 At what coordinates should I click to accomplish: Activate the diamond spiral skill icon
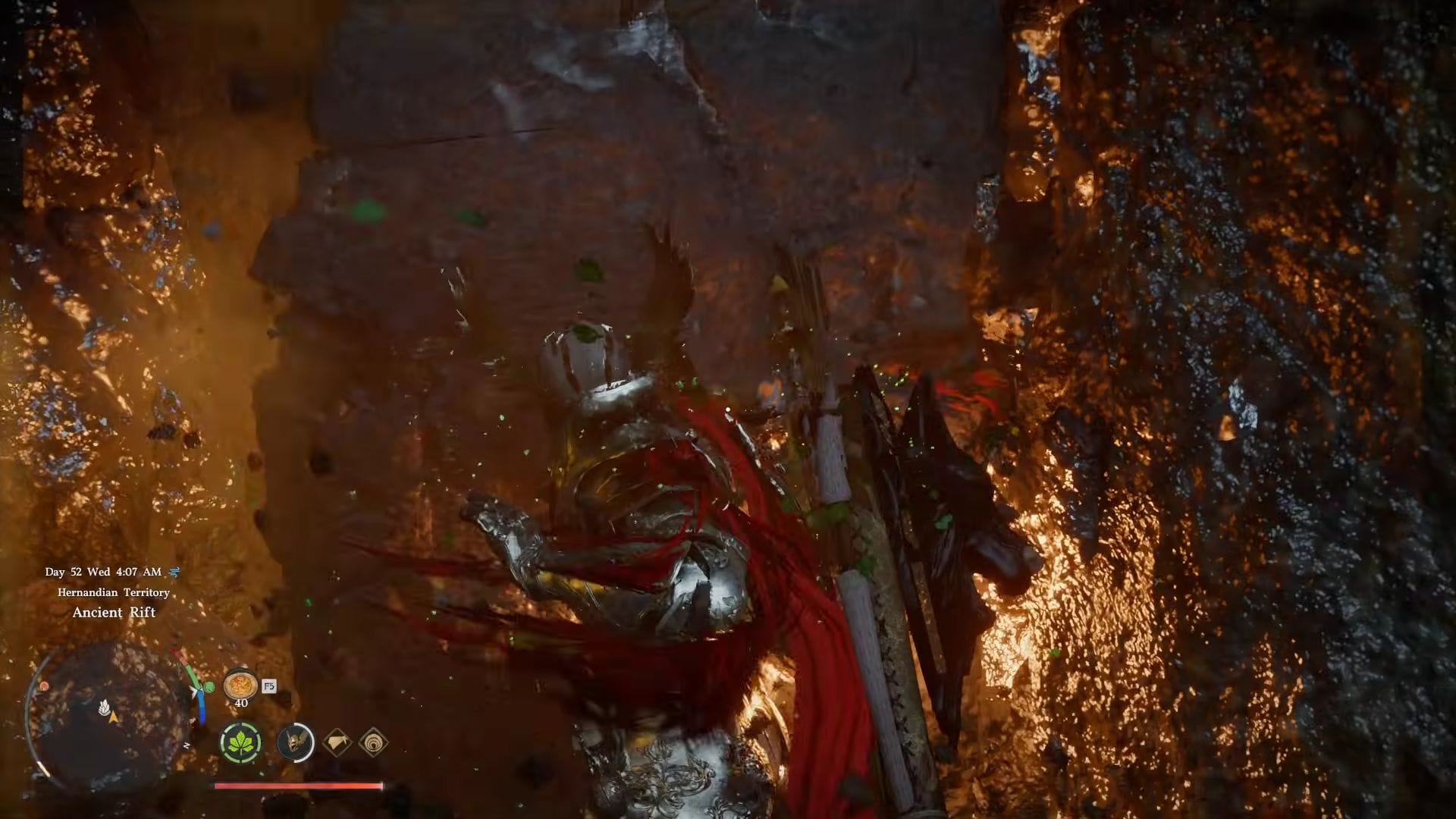pyautogui.click(x=373, y=742)
